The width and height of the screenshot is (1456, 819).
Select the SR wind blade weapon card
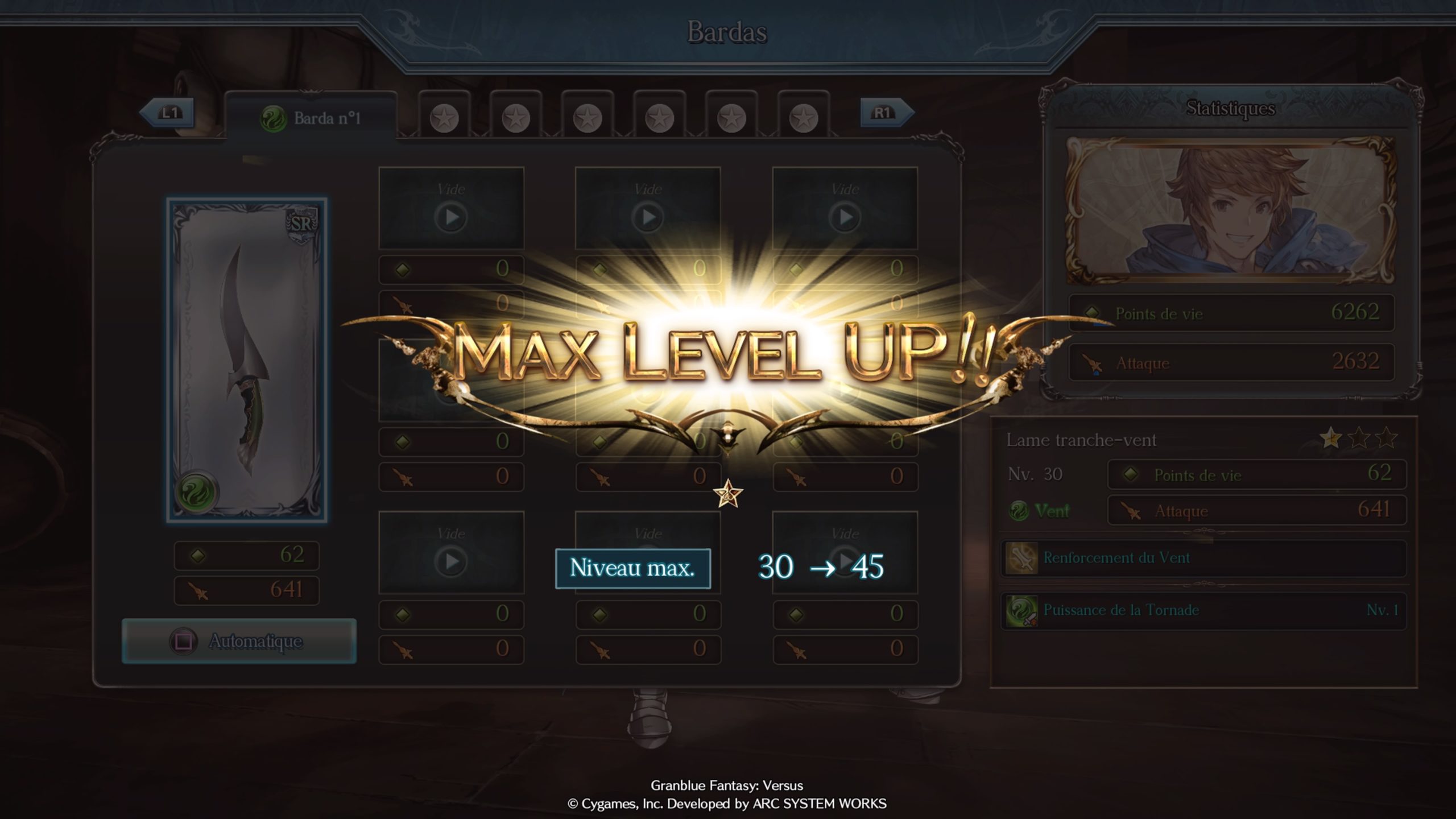click(247, 360)
